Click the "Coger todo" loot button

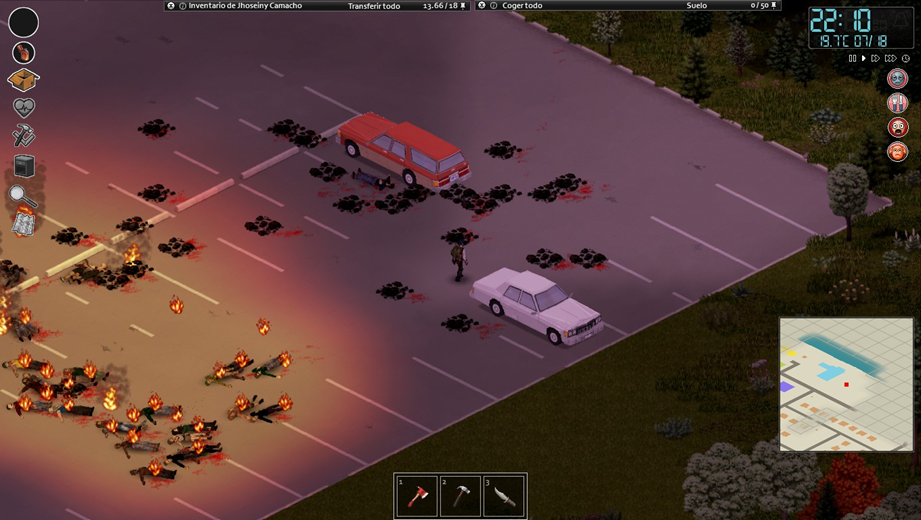click(523, 6)
